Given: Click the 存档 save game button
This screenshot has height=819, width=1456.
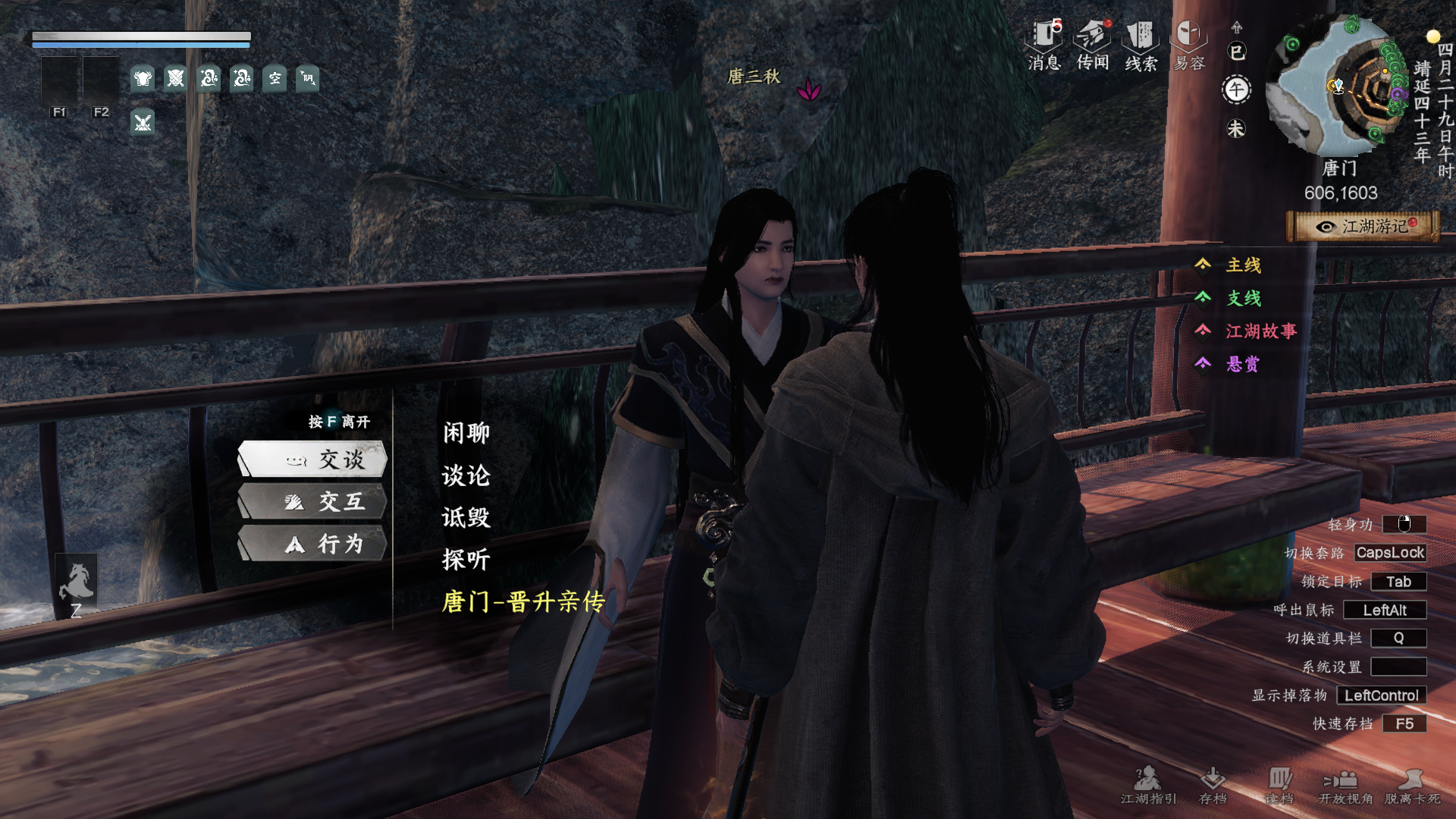Looking at the screenshot, I should [x=1213, y=785].
